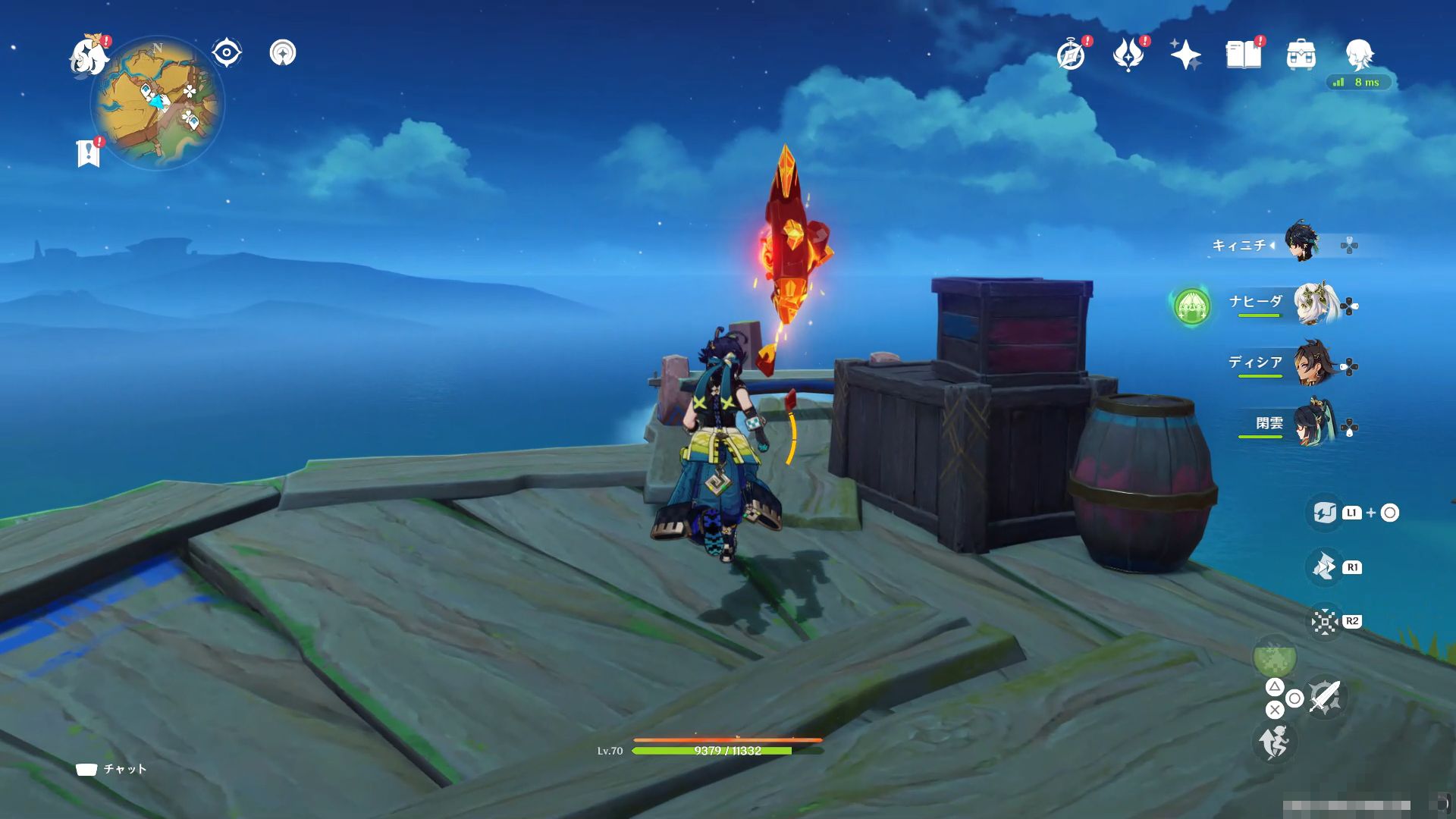Viewport: 1456px width, 819px height.
Task: Open the circular minimap
Action: click(x=158, y=103)
